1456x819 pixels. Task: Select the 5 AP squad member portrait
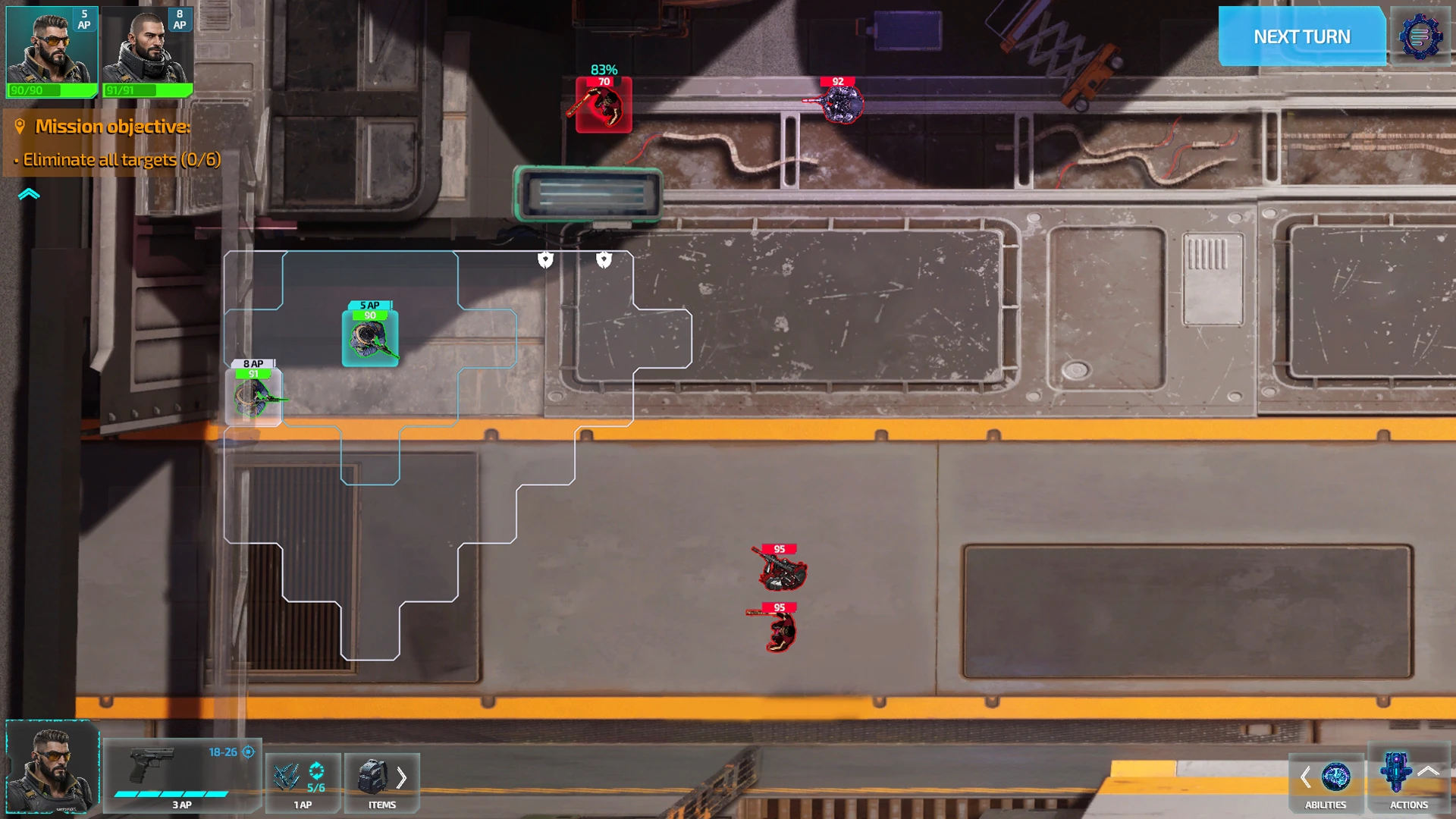click(52, 52)
